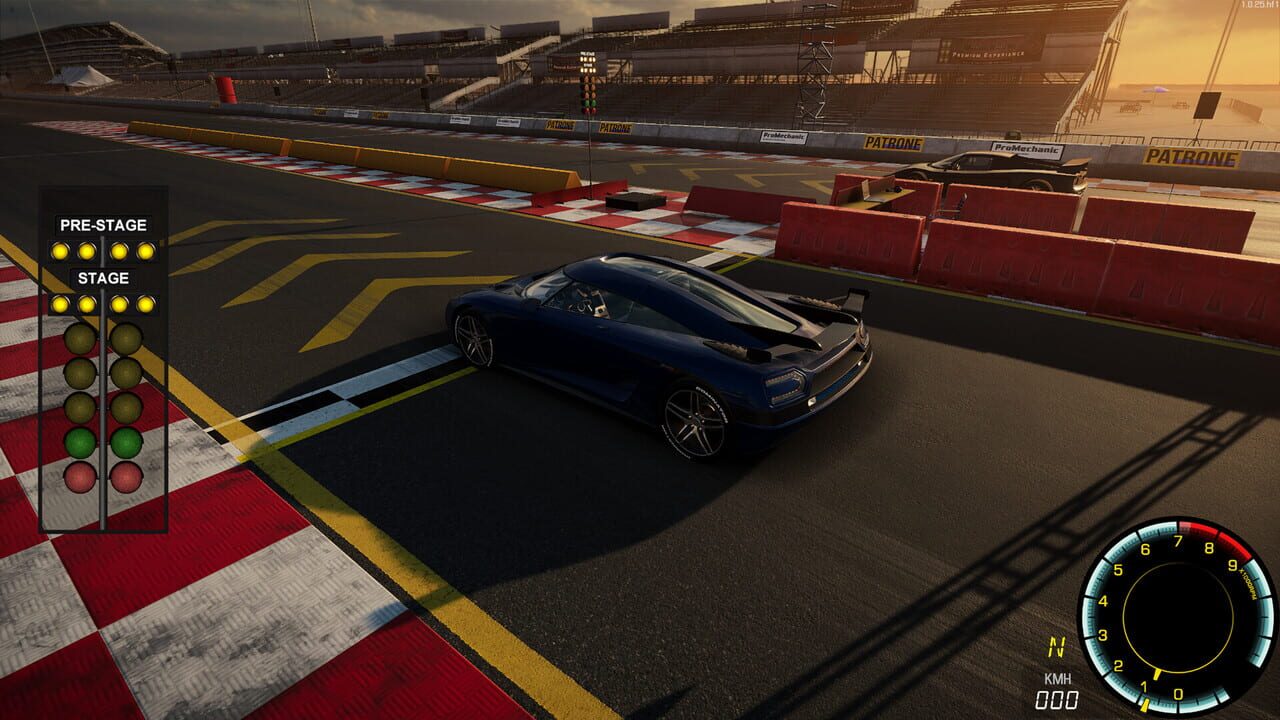The image size is (1280, 720).
Task: Click the topmost amber countdown light
Action: click(x=81, y=338)
